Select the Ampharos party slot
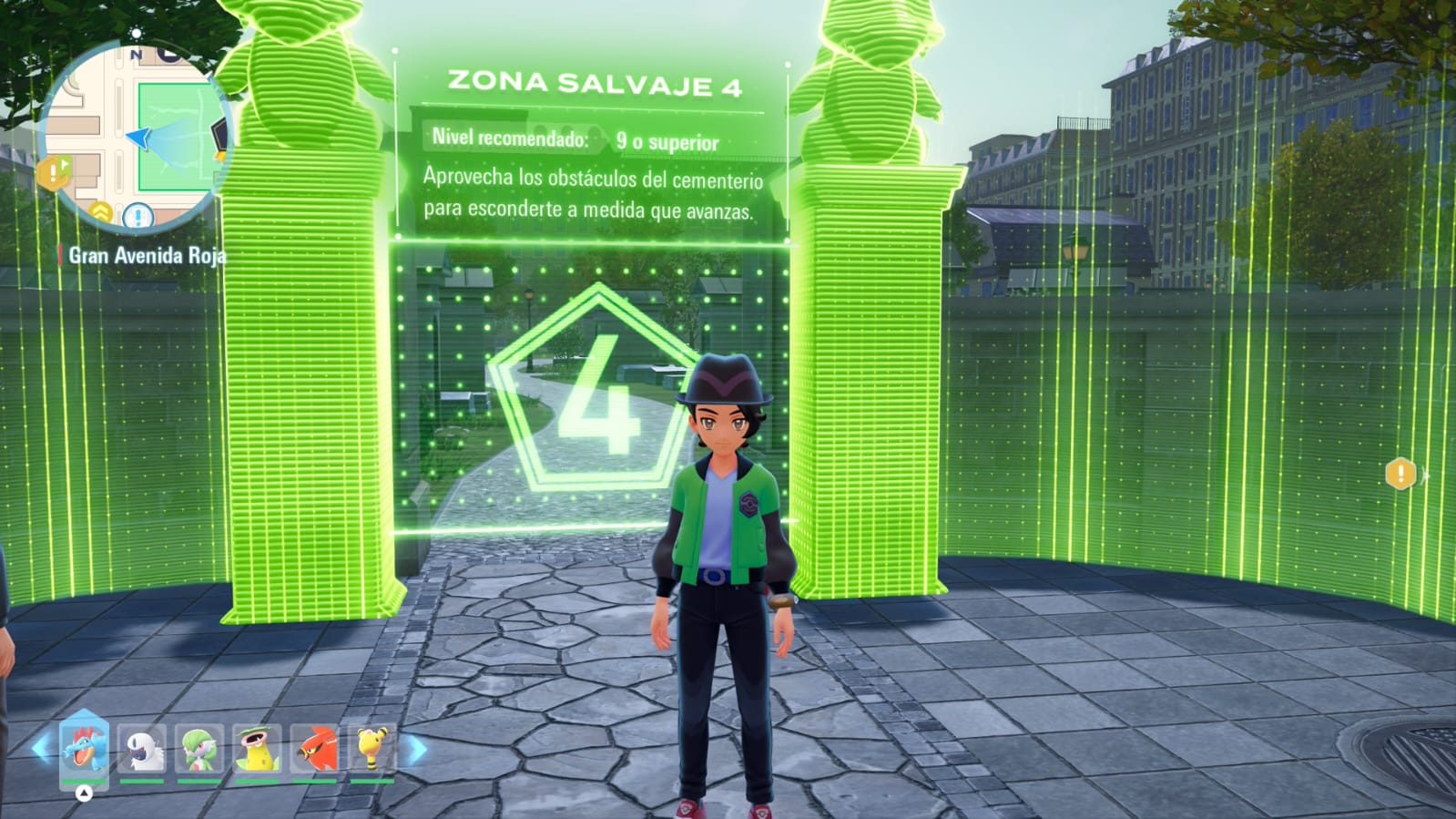This screenshot has height=819, width=1456. pyautogui.click(x=372, y=750)
